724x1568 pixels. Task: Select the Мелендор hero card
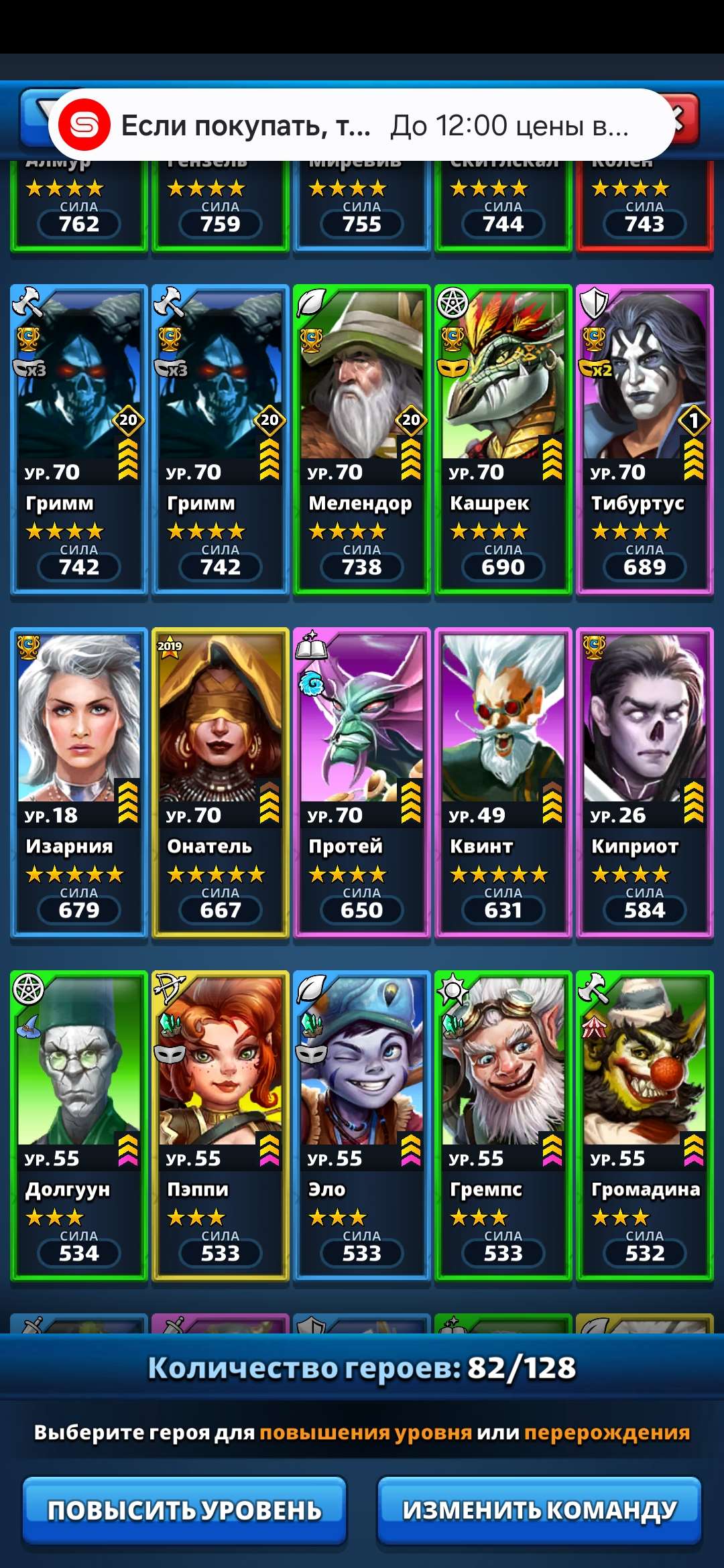[362, 440]
